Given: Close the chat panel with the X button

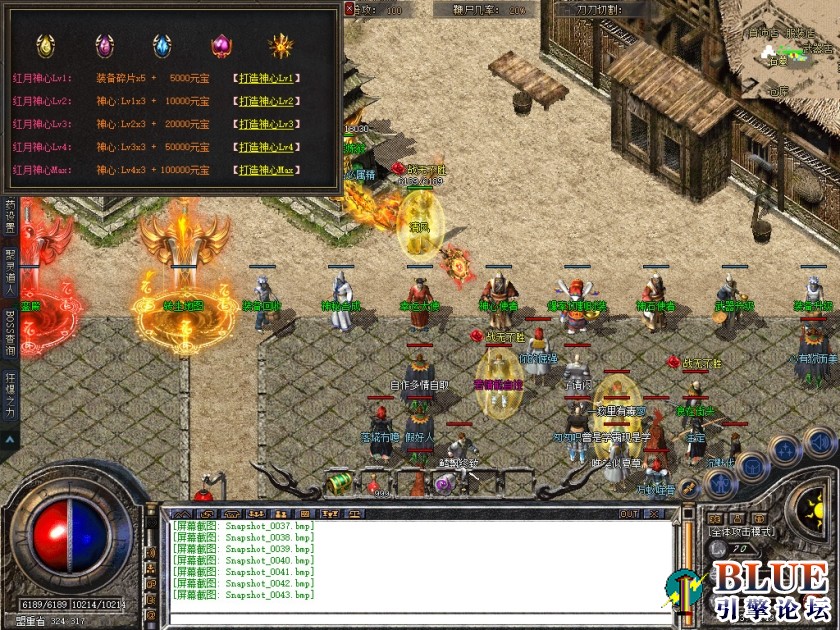Looking at the screenshot, I should [x=657, y=514].
